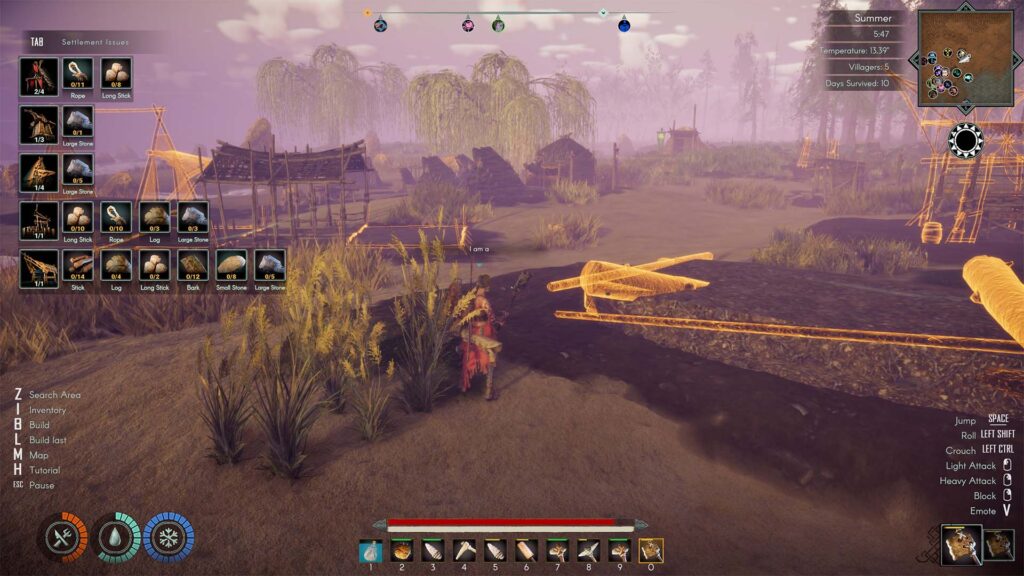Click the building icon showing 1/4
Viewport: 1024px width, 576px height.
tap(38, 171)
